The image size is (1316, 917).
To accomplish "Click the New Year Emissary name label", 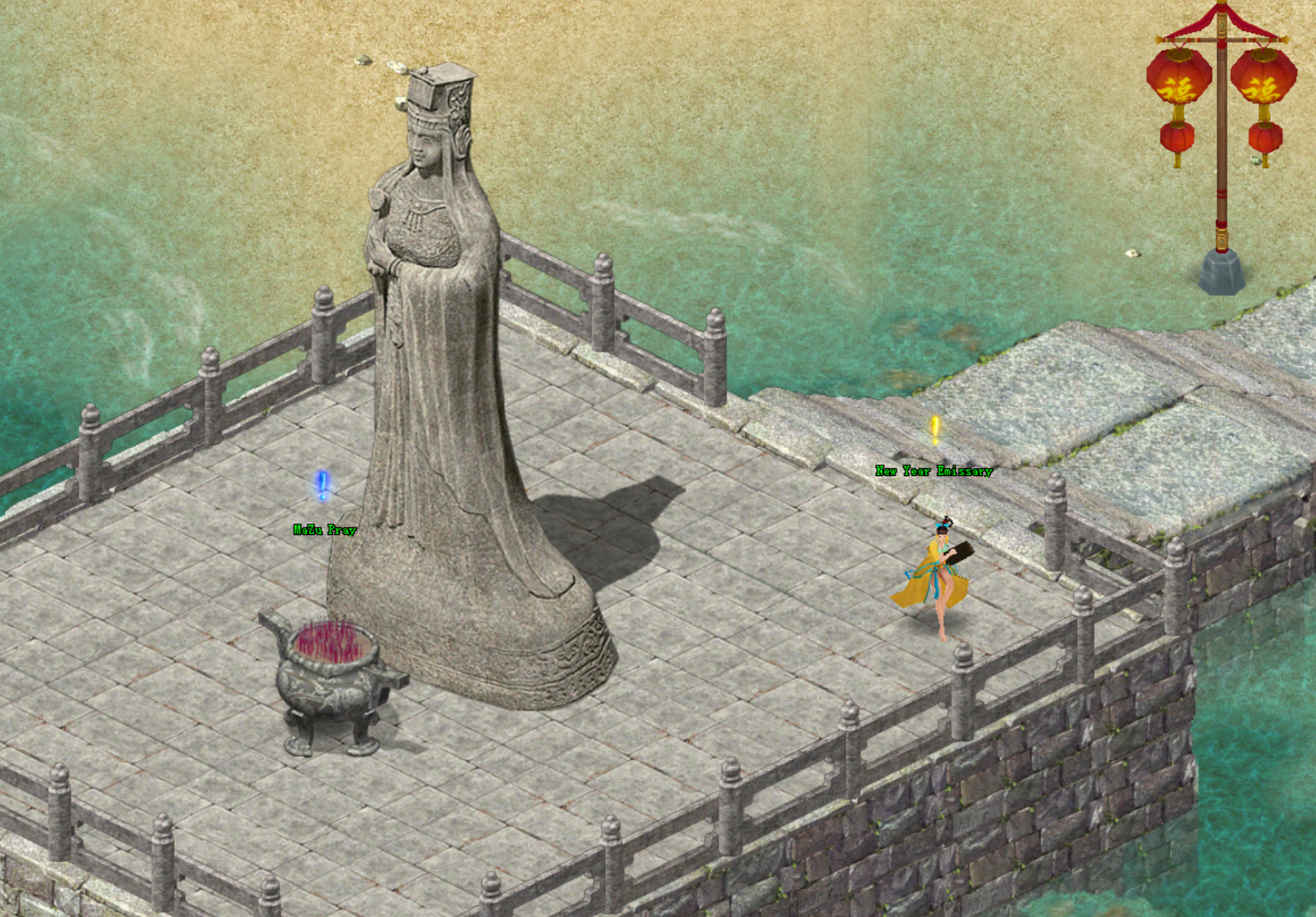I will 933,471.
